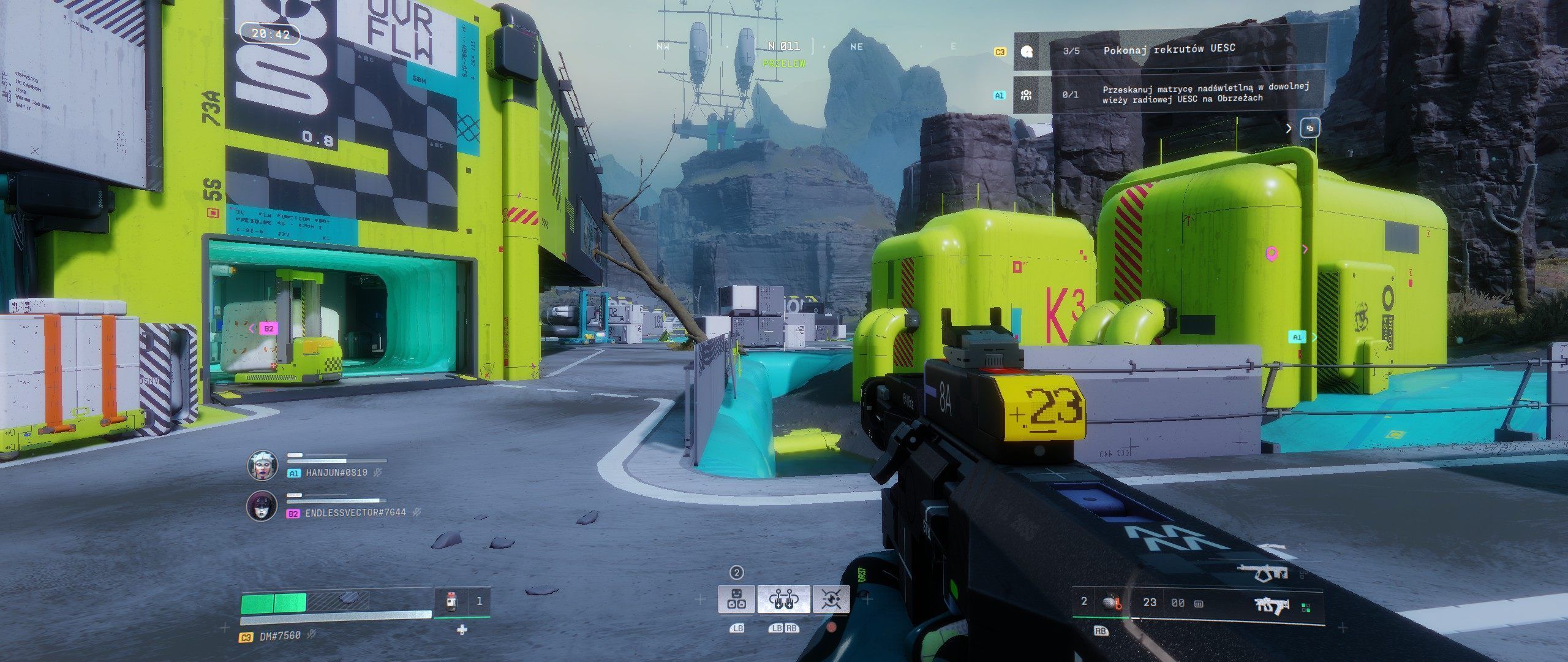The image size is (1568, 662).
Task: Select teammate ENDLESSVECTOR#7644's portrait
Action: click(262, 506)
